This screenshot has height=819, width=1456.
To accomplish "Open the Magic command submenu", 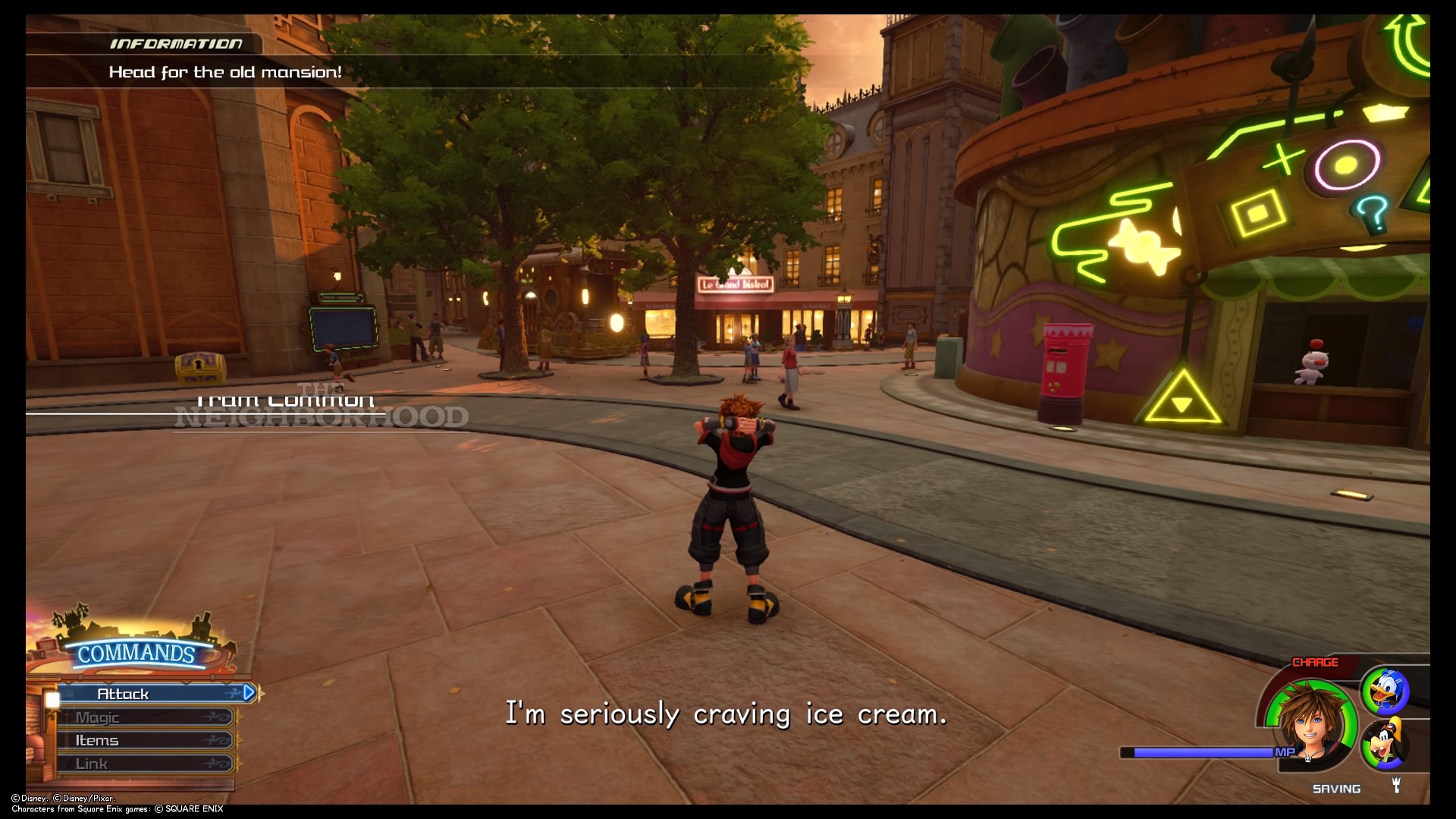I will (x=99, y=716).
